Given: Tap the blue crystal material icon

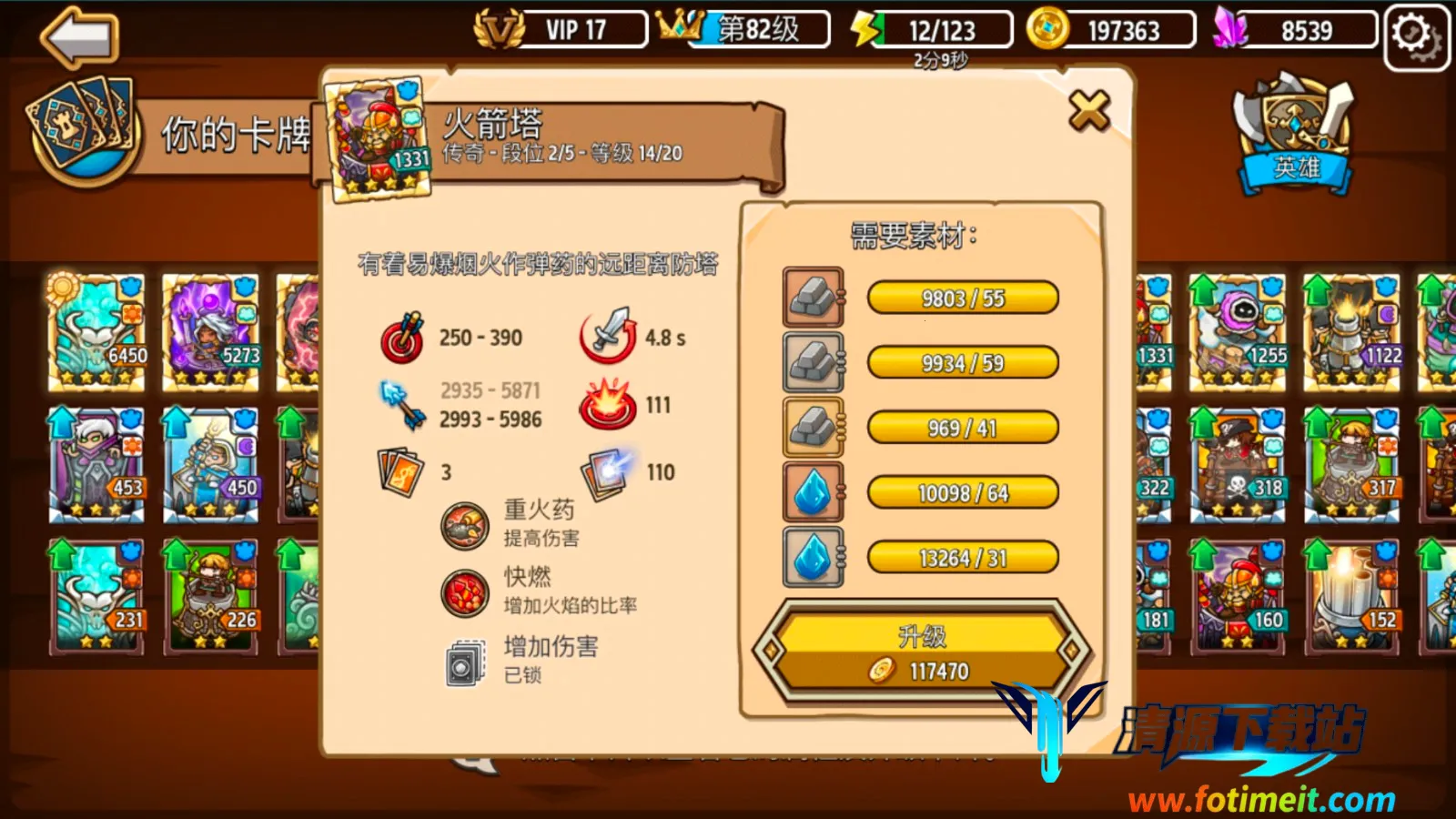Looking at the screenshot, I should pyautogui.click(x=813, y=492).
